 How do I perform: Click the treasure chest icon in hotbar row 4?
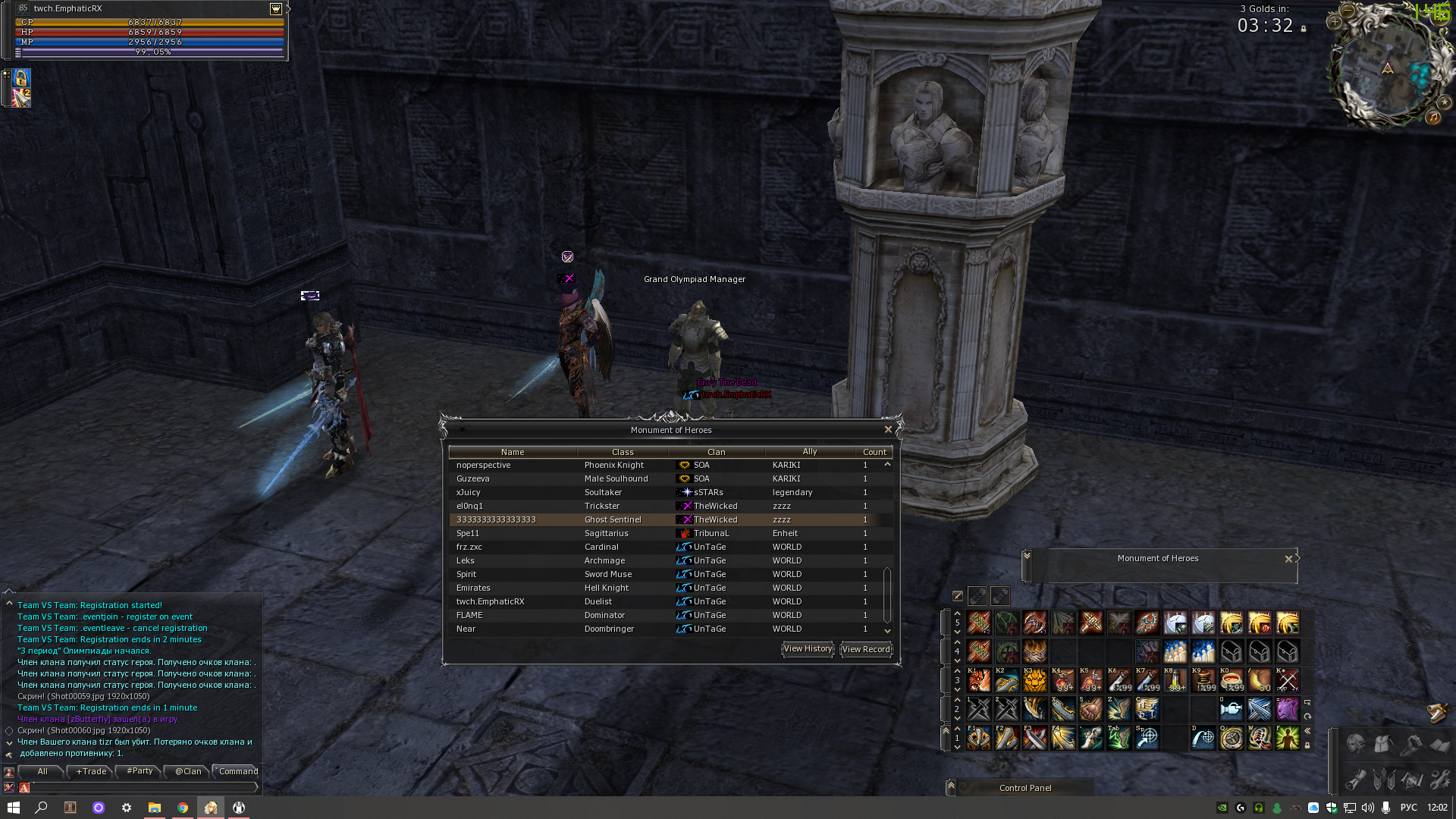[1231, 651]
